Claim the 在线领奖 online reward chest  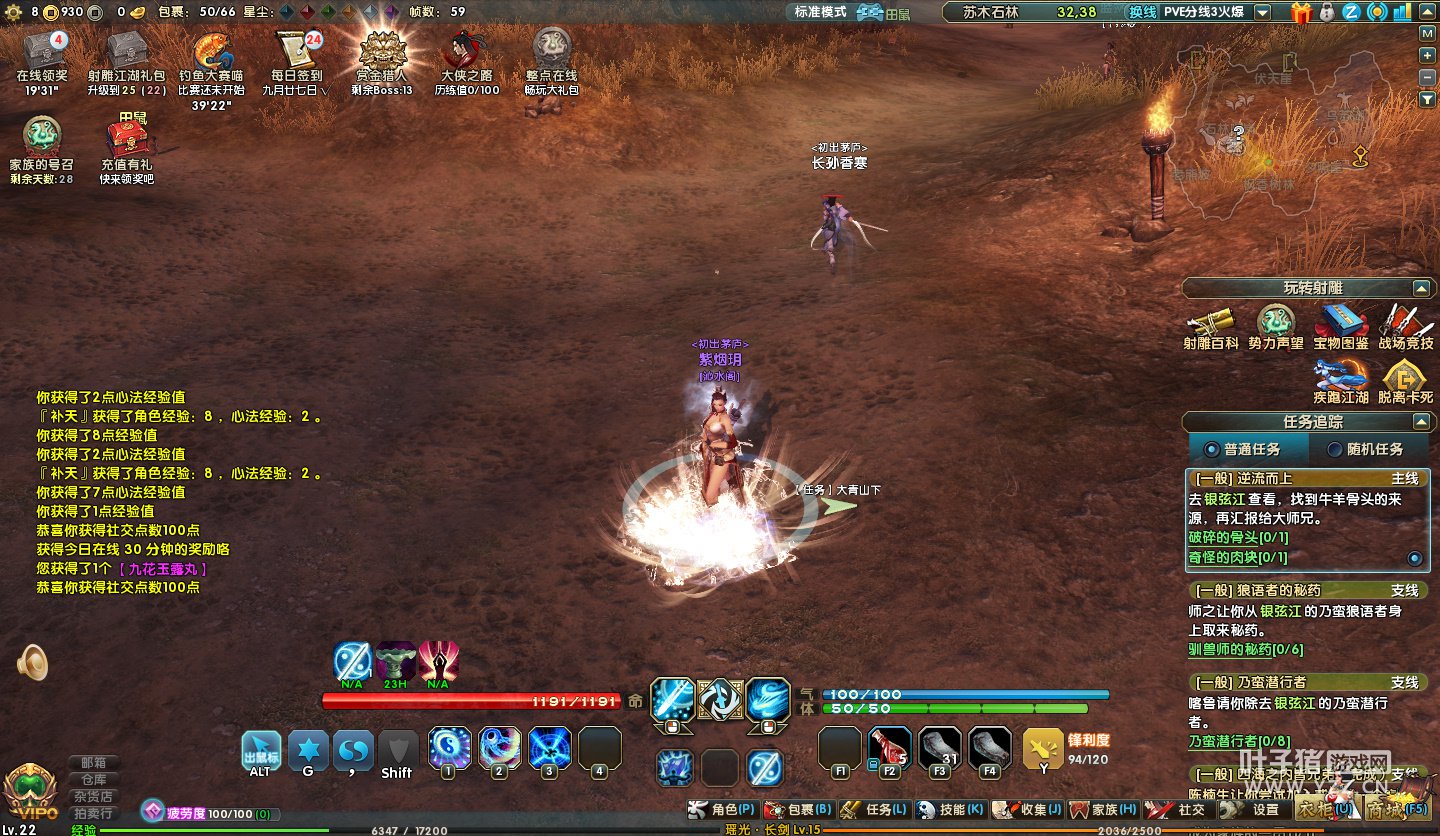42,52
